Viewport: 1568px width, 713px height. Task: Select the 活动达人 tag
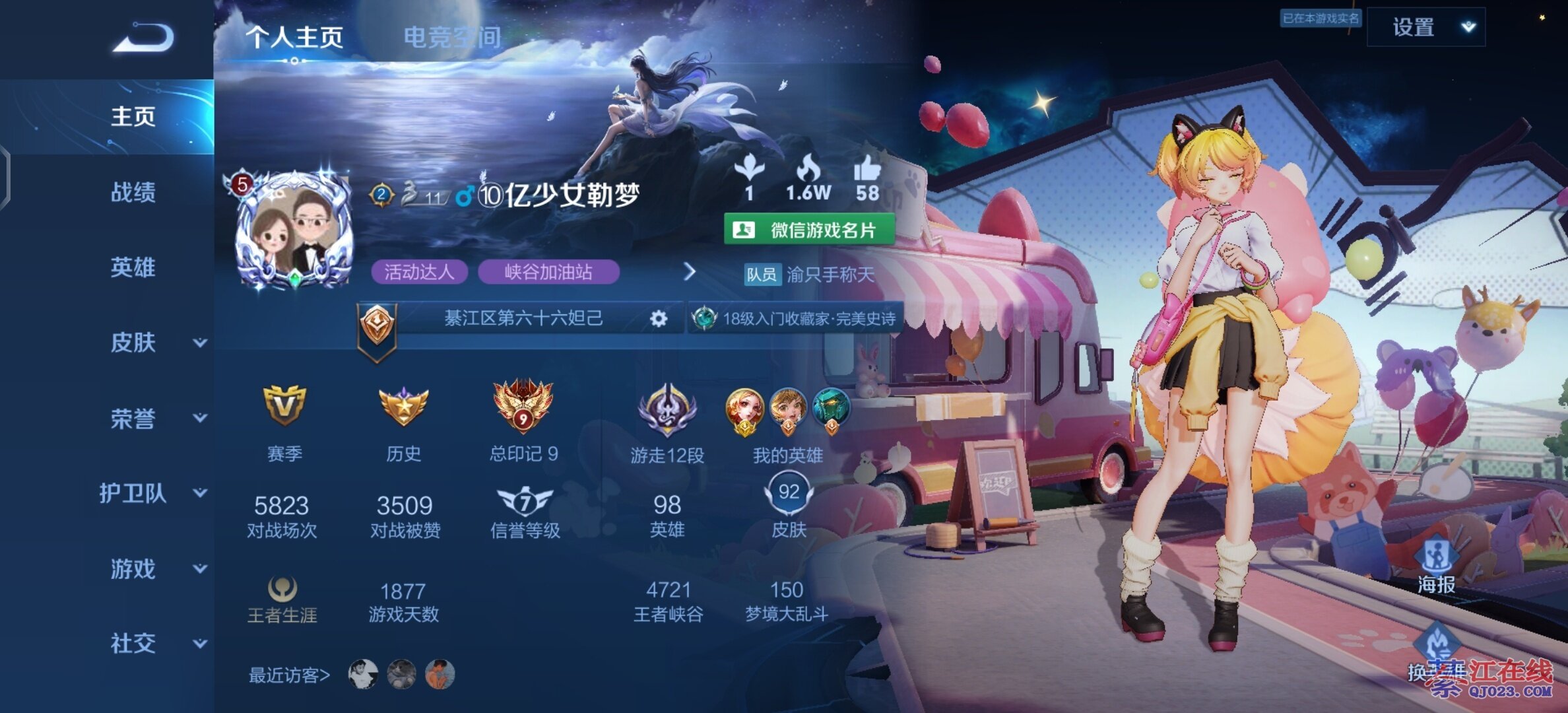[419, 272]
